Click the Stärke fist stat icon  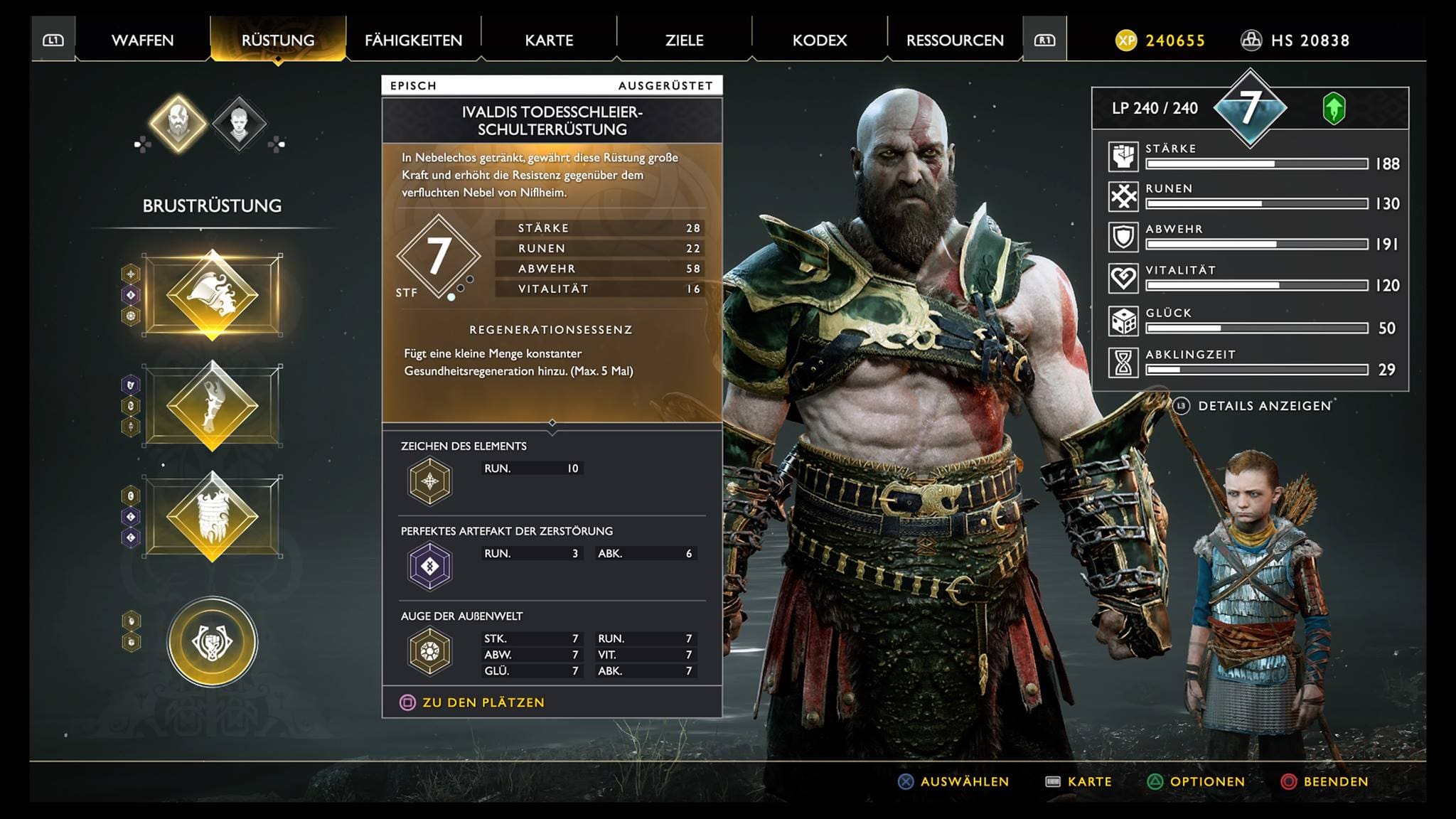click(x=1123, y=156)
